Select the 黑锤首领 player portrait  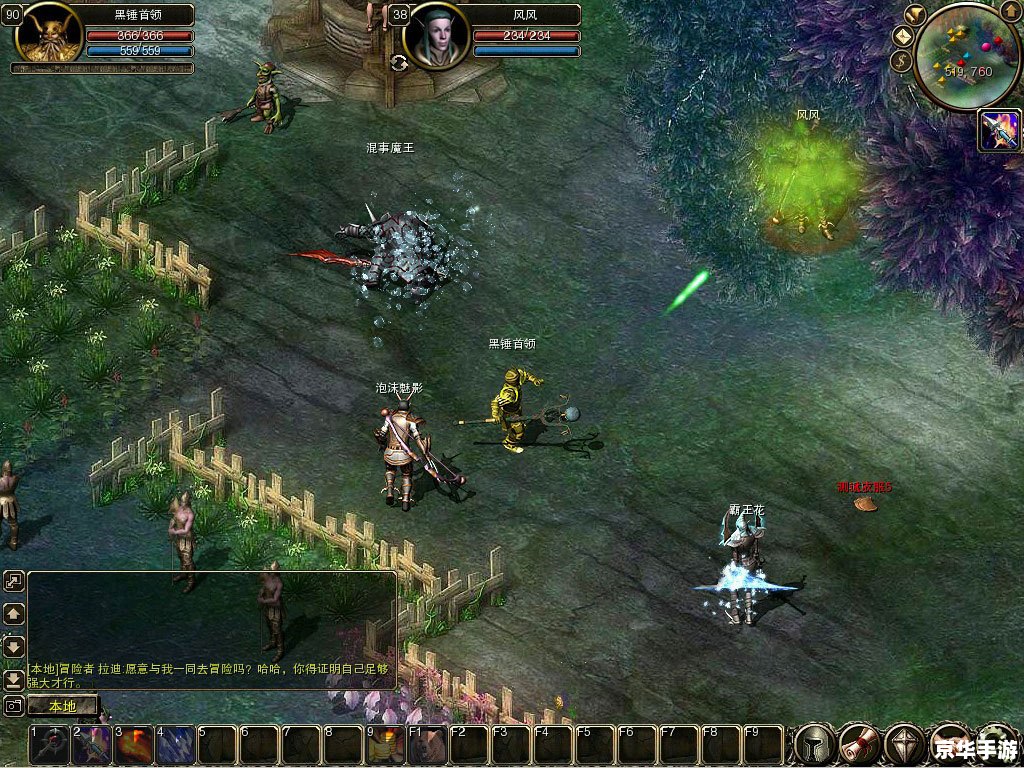(48, 33)
